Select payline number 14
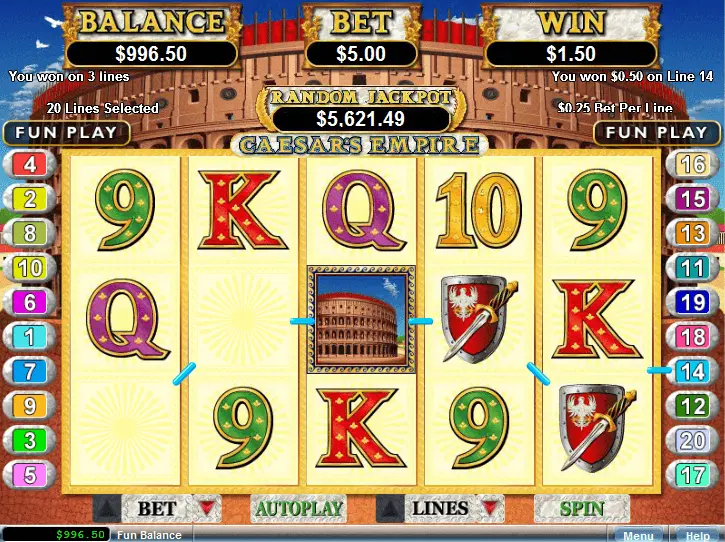 (x=692, y=371)
